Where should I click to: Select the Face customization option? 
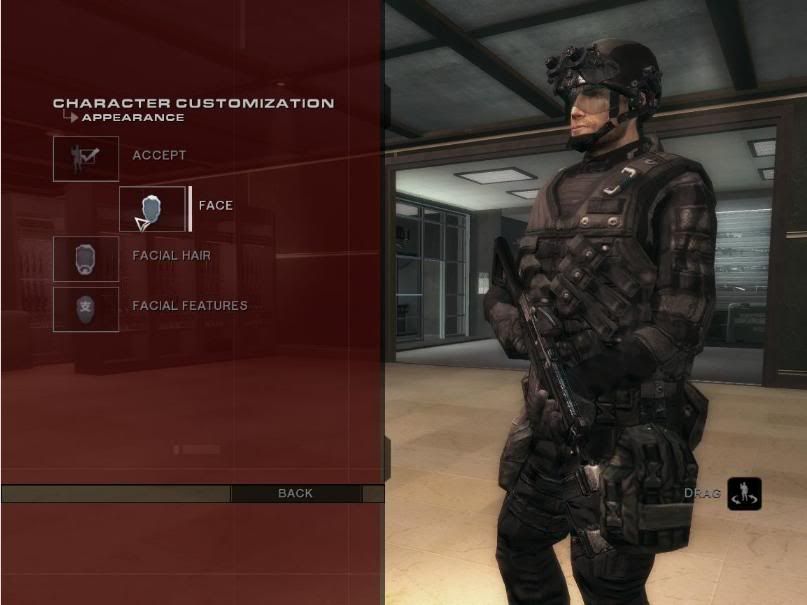point(153,208)
